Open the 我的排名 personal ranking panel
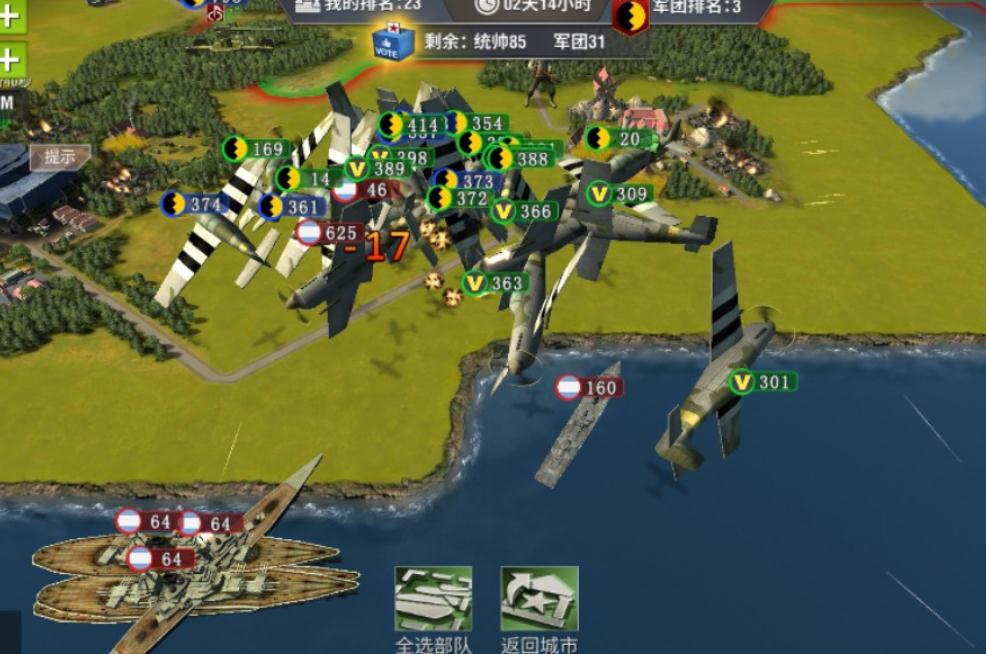Screen dimensions: 986x654 point(360,6)
